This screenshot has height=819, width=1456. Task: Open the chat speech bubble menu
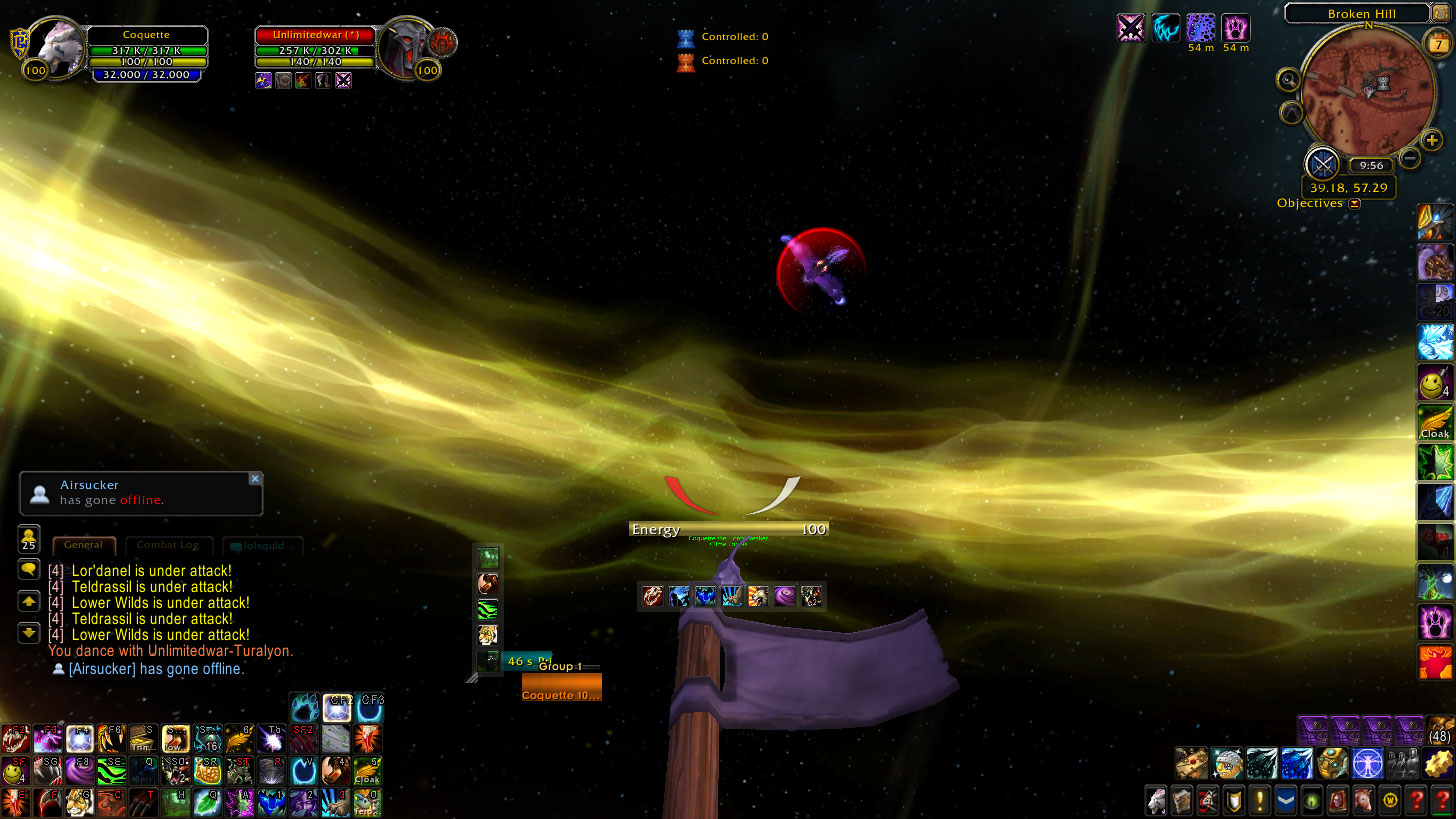(x=29, y=569)
